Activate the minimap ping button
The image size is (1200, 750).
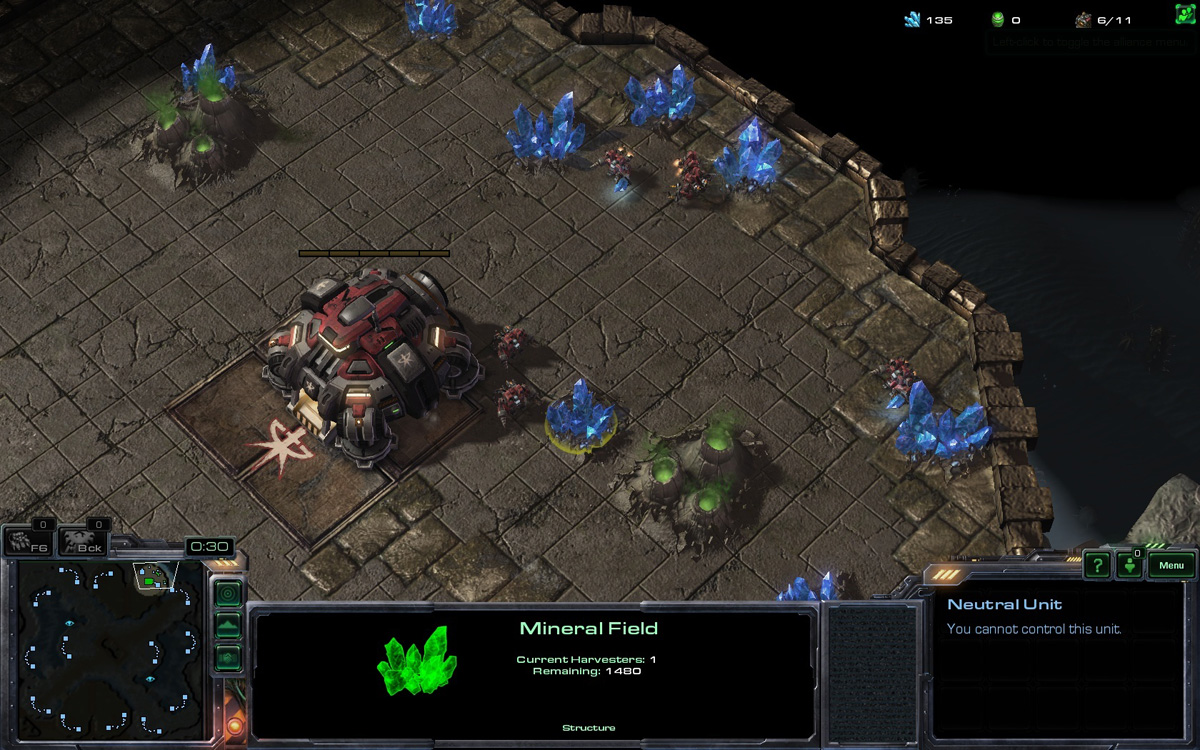pos(228,593)
